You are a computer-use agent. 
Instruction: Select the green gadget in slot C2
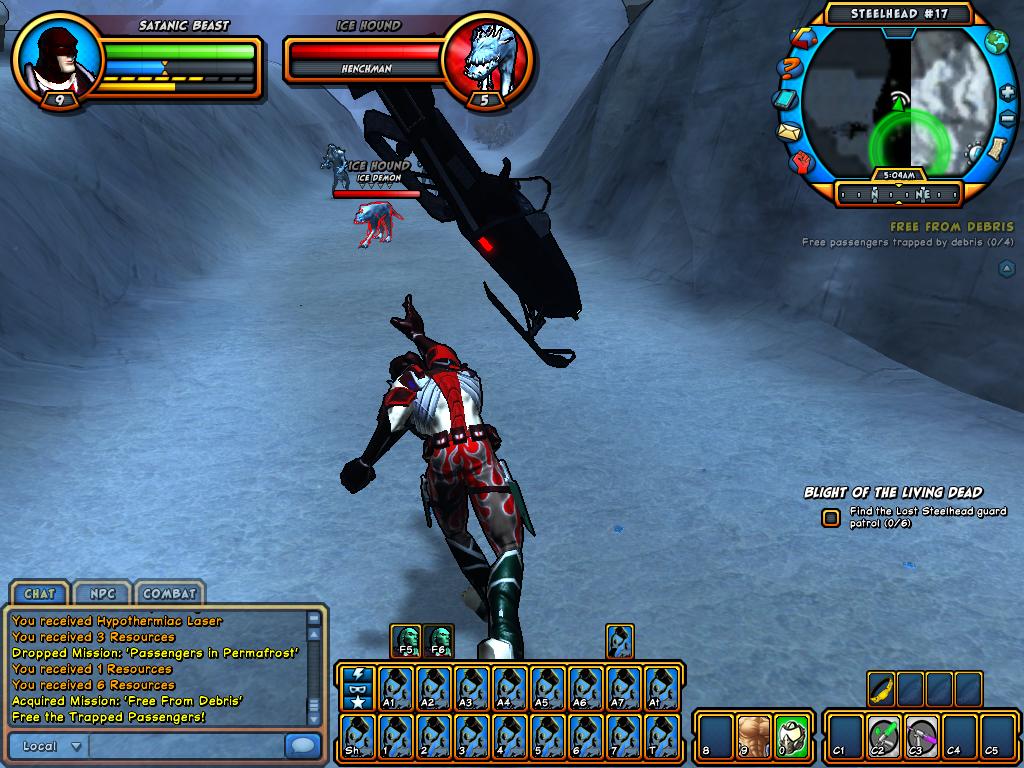882,735
